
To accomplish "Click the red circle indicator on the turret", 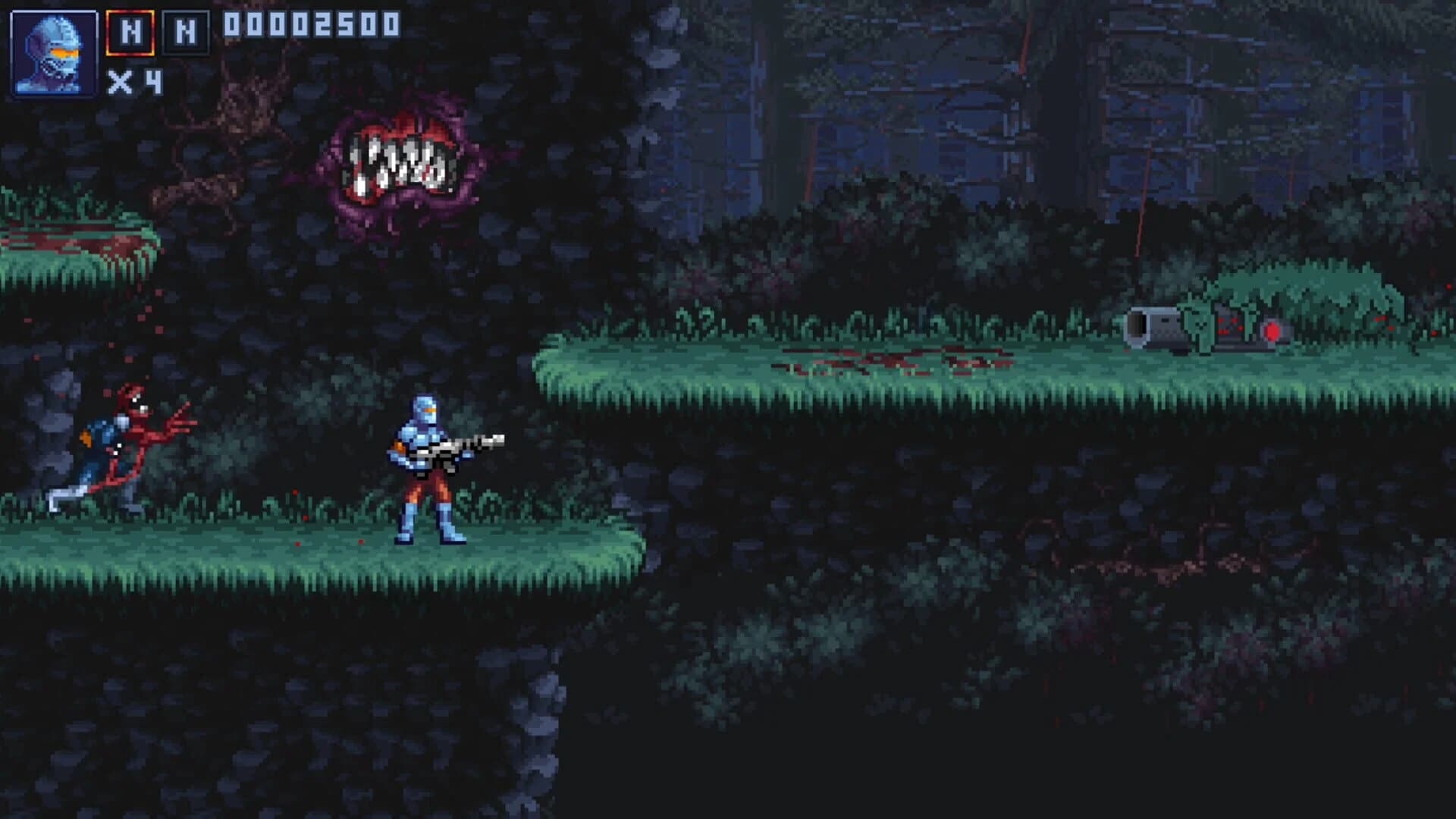I will (x=1272, y=332).
